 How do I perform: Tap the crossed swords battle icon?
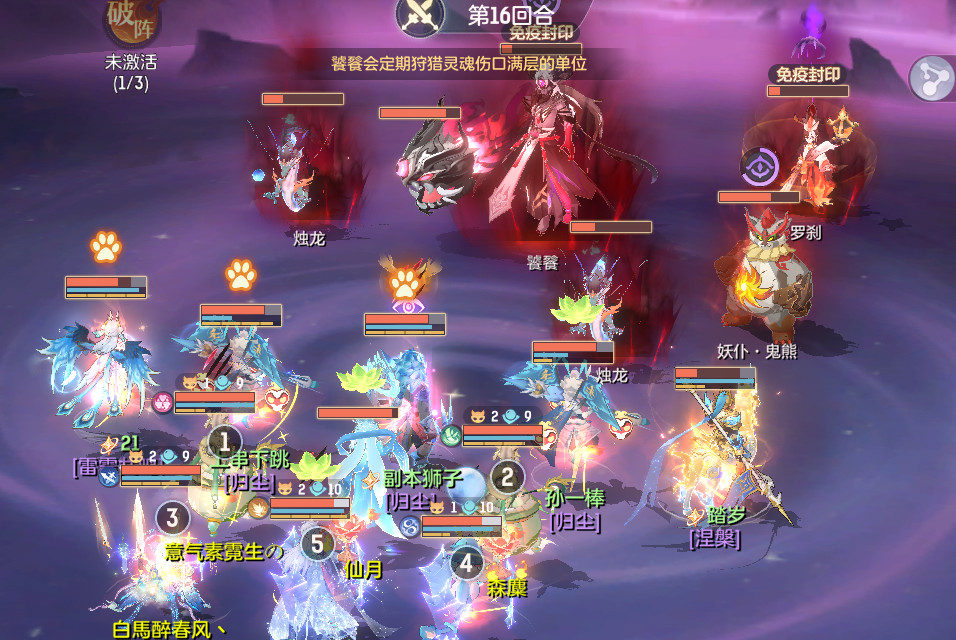coord(420,14)
